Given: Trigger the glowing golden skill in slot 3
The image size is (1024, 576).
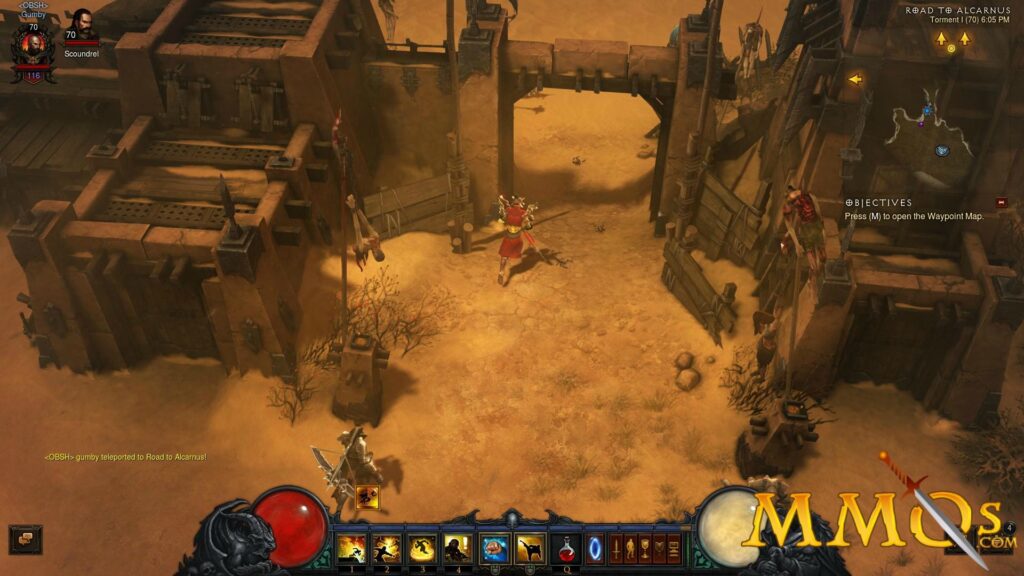Looking at the screenshot, I should point(422,548).
